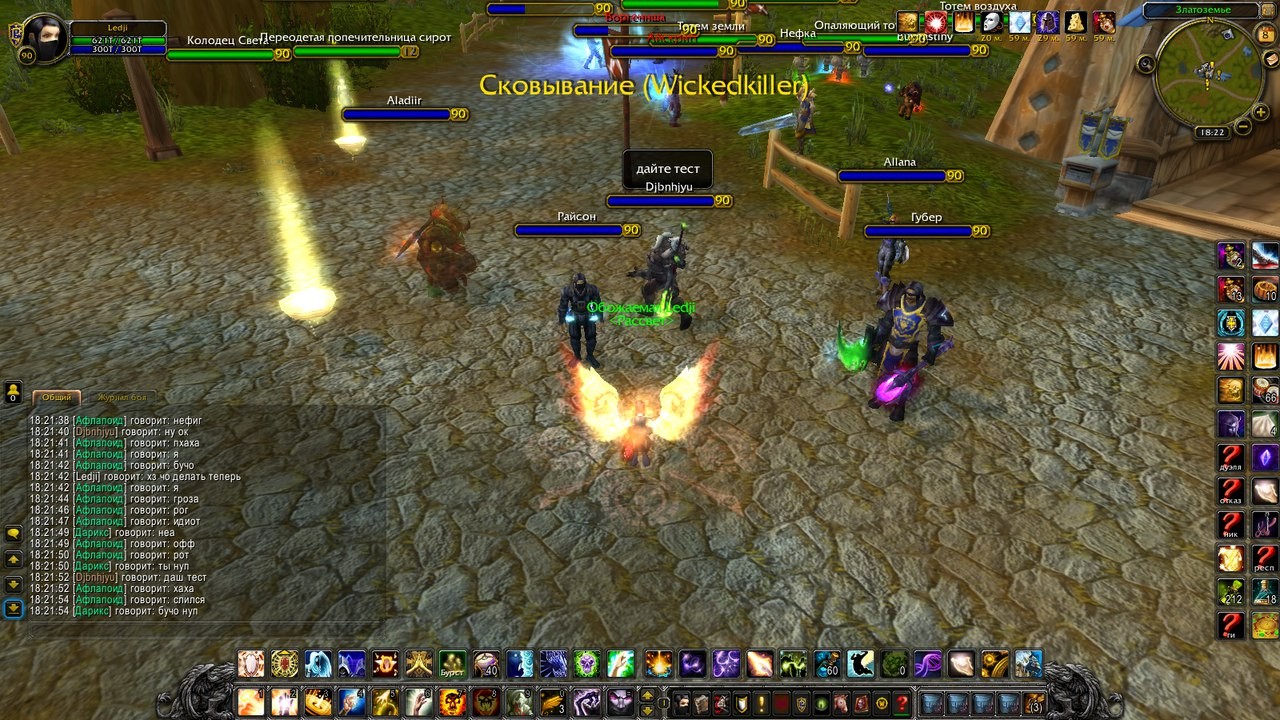Activate the дуэля macro with the question mark
The height and width of the screenshot is (720, 1280).
point(1231,459)
